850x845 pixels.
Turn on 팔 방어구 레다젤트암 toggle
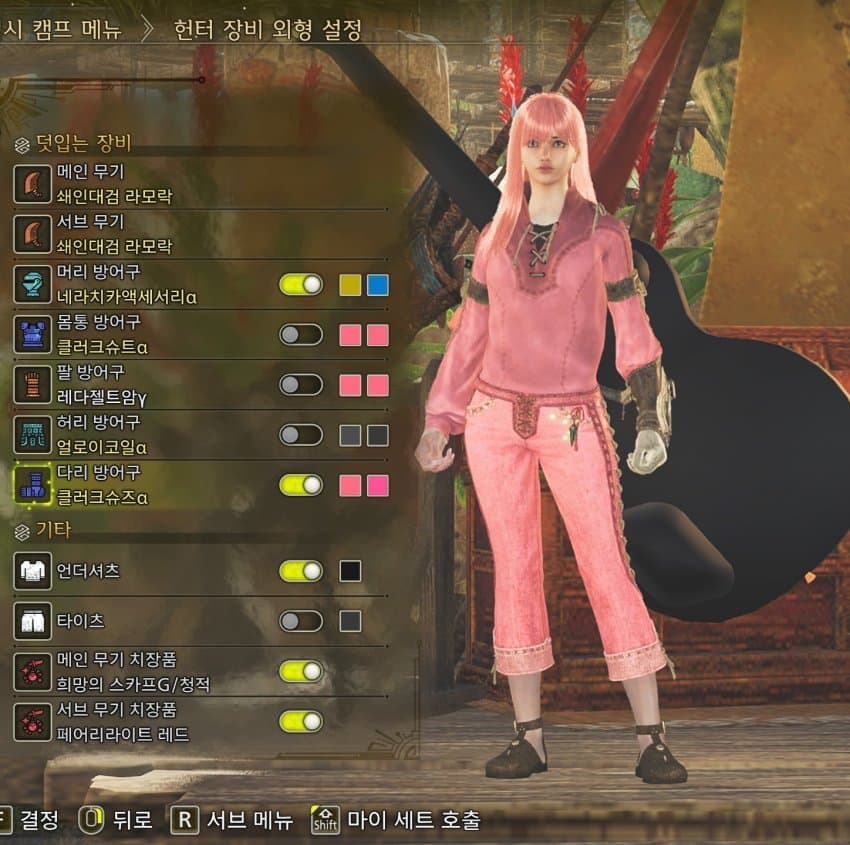coord(301,385)
